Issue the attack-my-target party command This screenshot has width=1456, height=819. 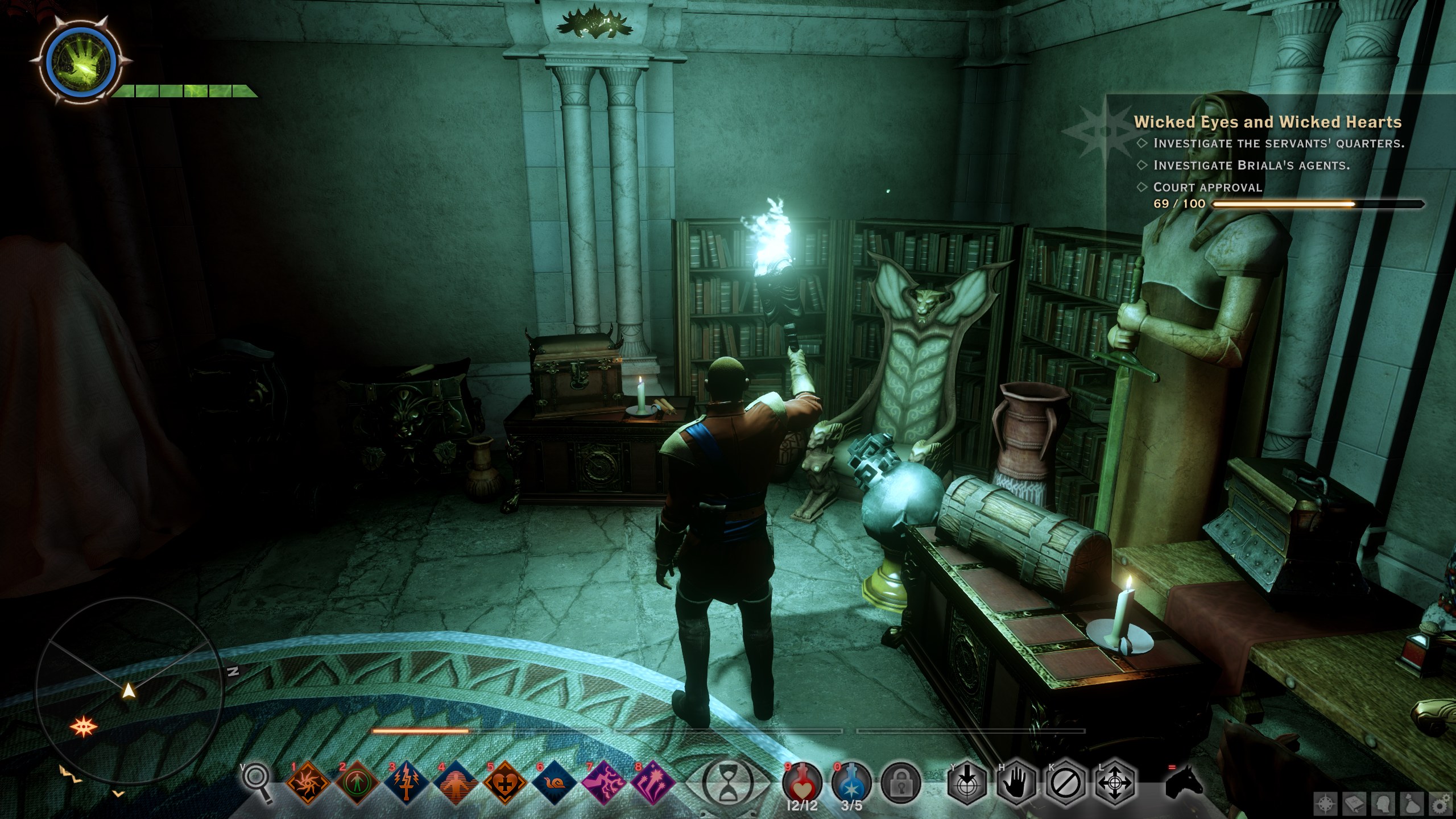[x=966, y=784]
